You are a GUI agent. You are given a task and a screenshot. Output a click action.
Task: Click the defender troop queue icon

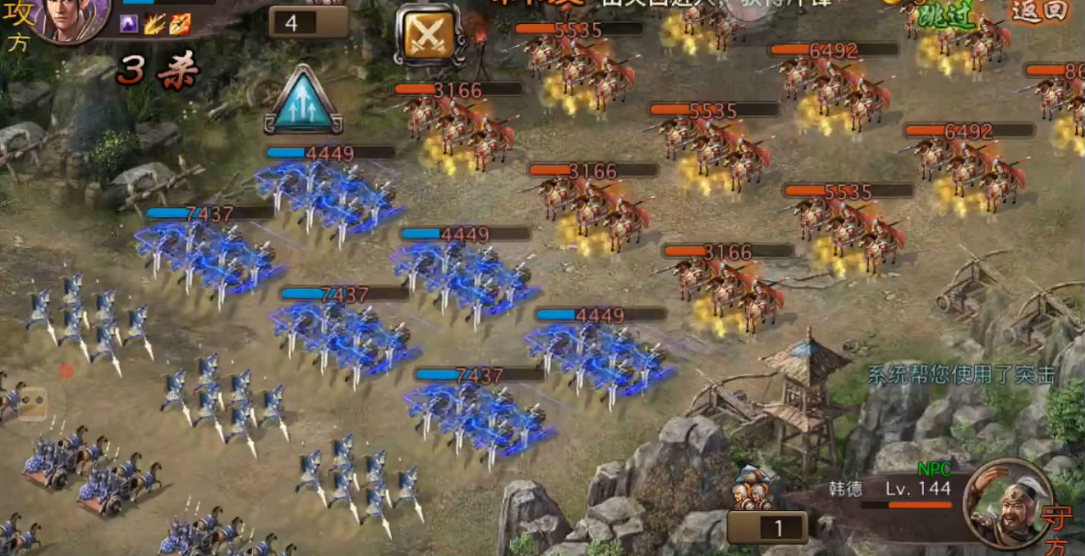click(x=756, y=490)
